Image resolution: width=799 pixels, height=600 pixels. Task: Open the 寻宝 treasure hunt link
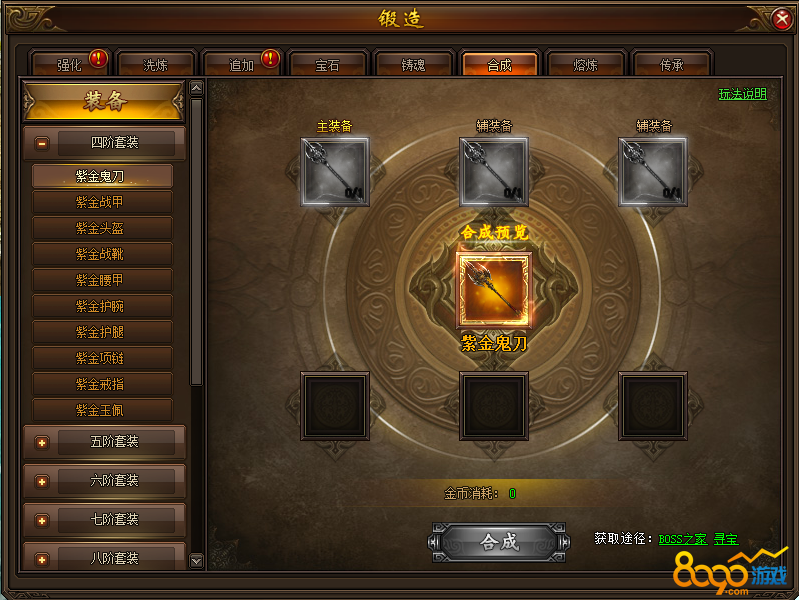pyautogui.click(x=726, y=539)
